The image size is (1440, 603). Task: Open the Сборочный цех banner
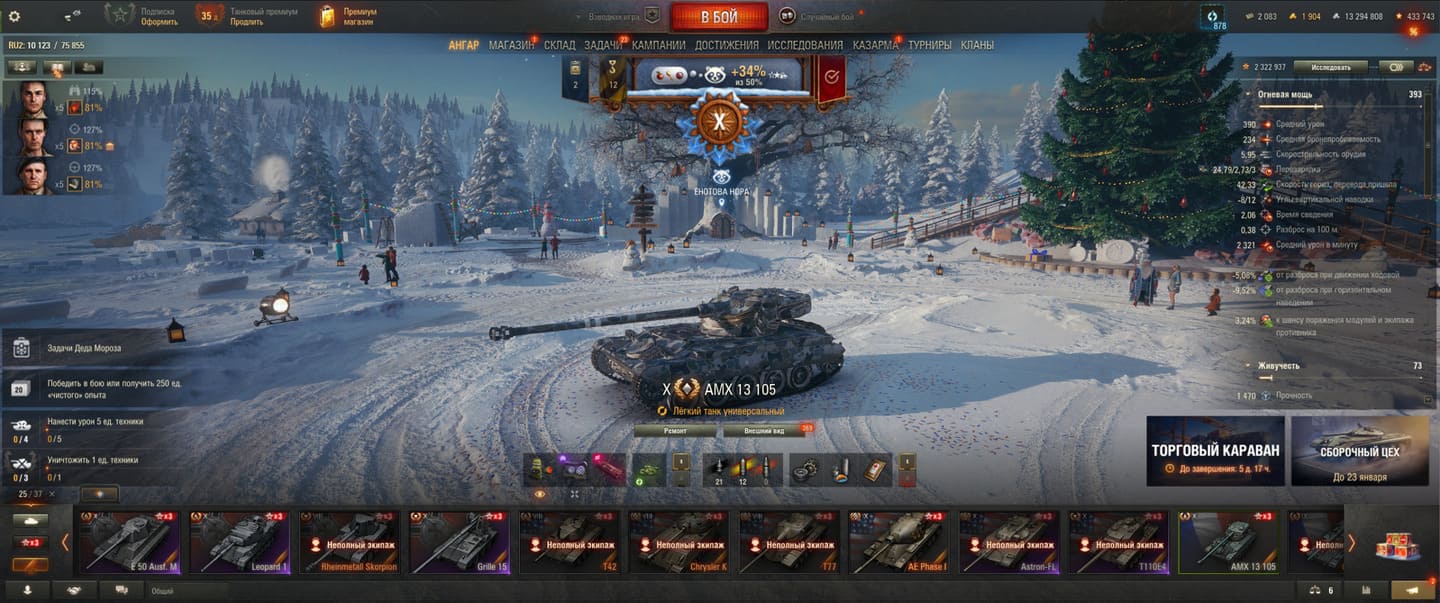[1359, 451]
